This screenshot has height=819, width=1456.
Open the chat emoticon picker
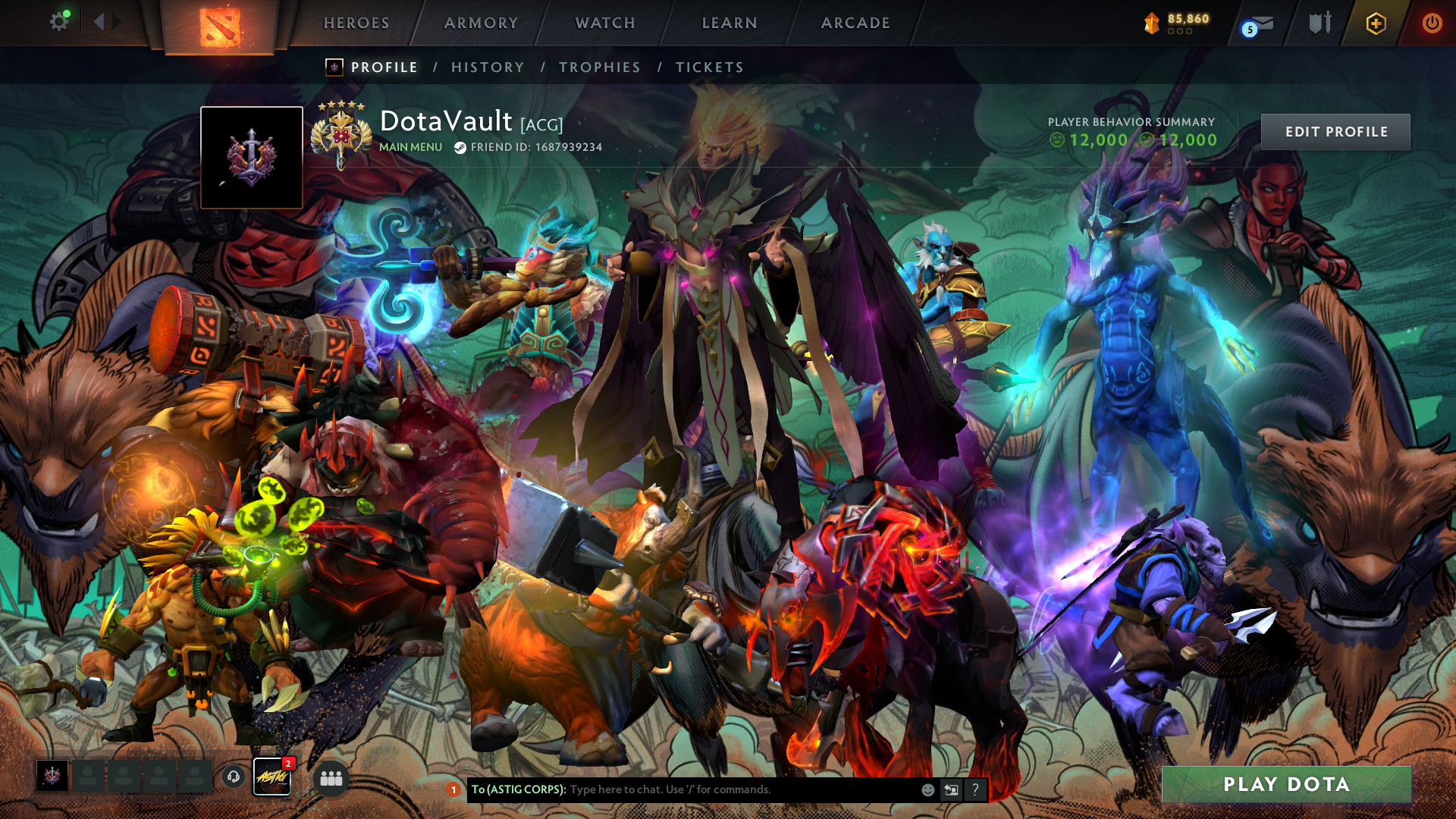[927, 789]
